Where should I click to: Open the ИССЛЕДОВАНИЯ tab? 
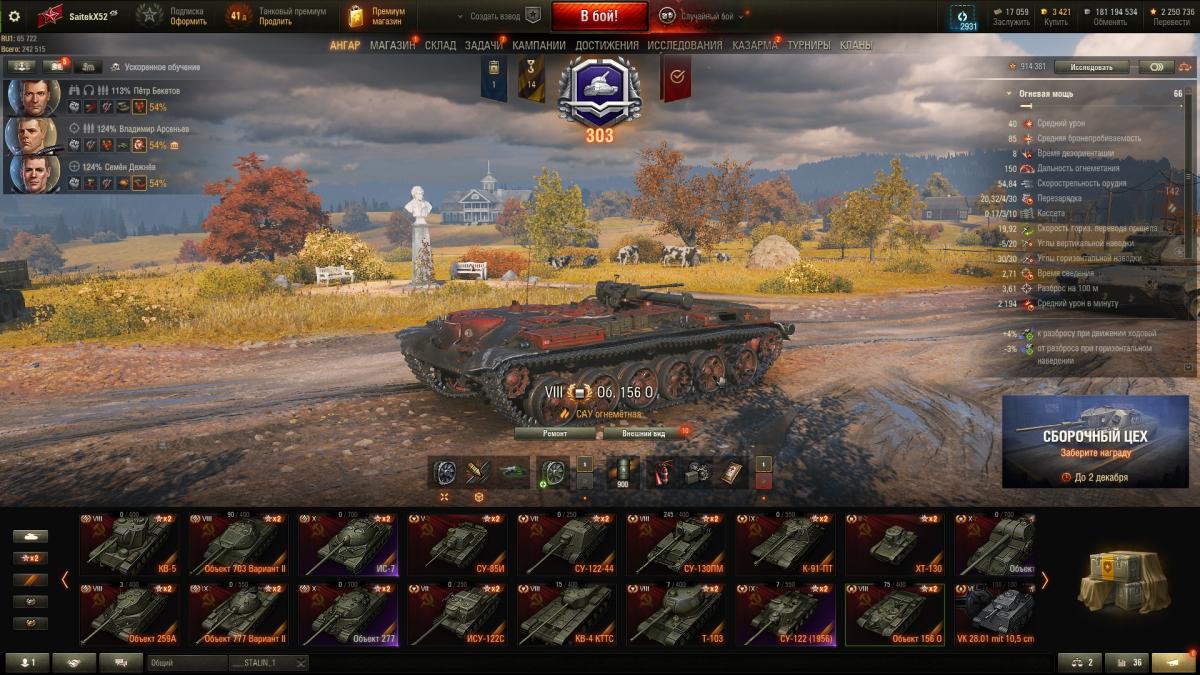pos(684,45)
